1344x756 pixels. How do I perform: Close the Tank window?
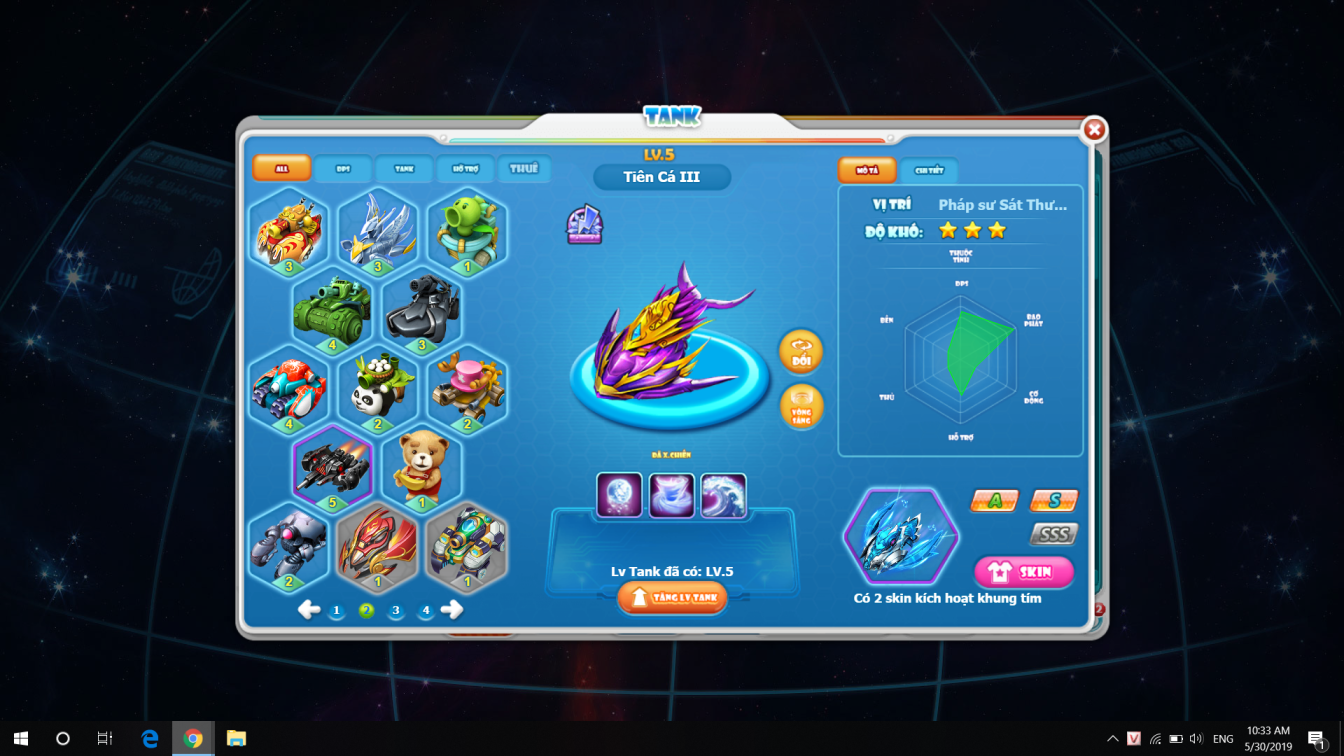click(x=1094, y=130)
